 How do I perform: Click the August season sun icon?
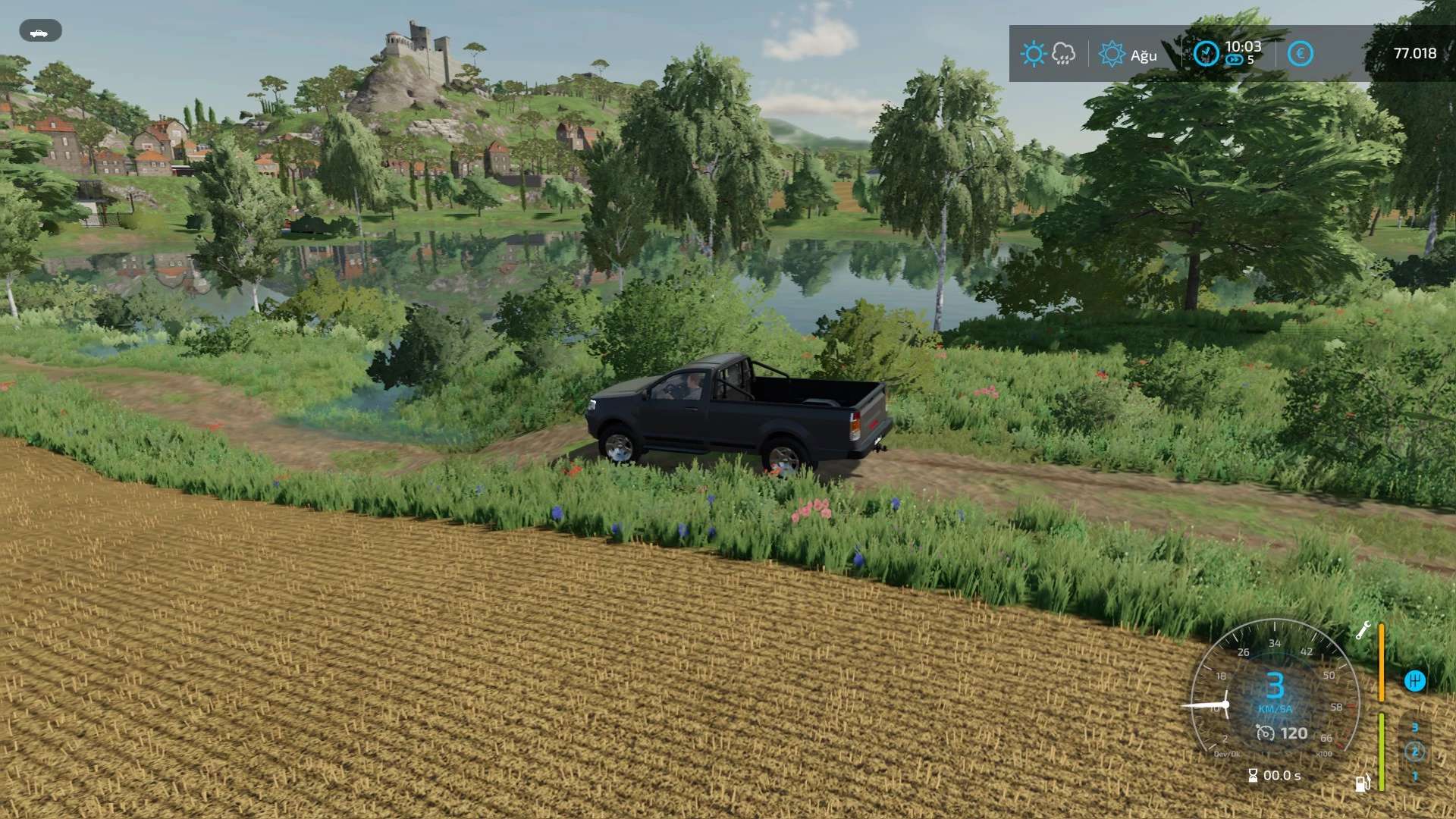1112,54
